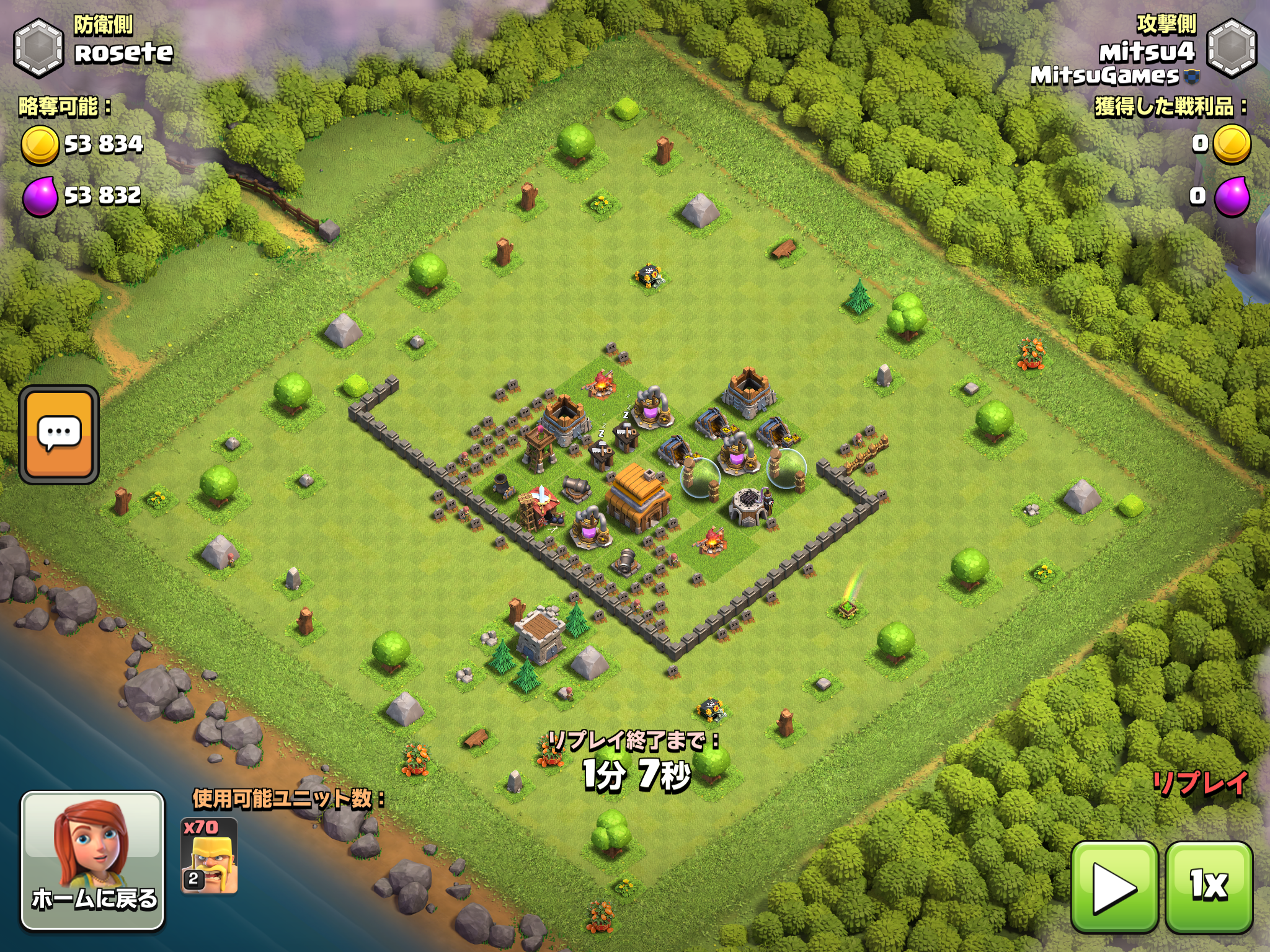
Task: Select the Barbarian x70 troop card
Action: pos(209,856)
